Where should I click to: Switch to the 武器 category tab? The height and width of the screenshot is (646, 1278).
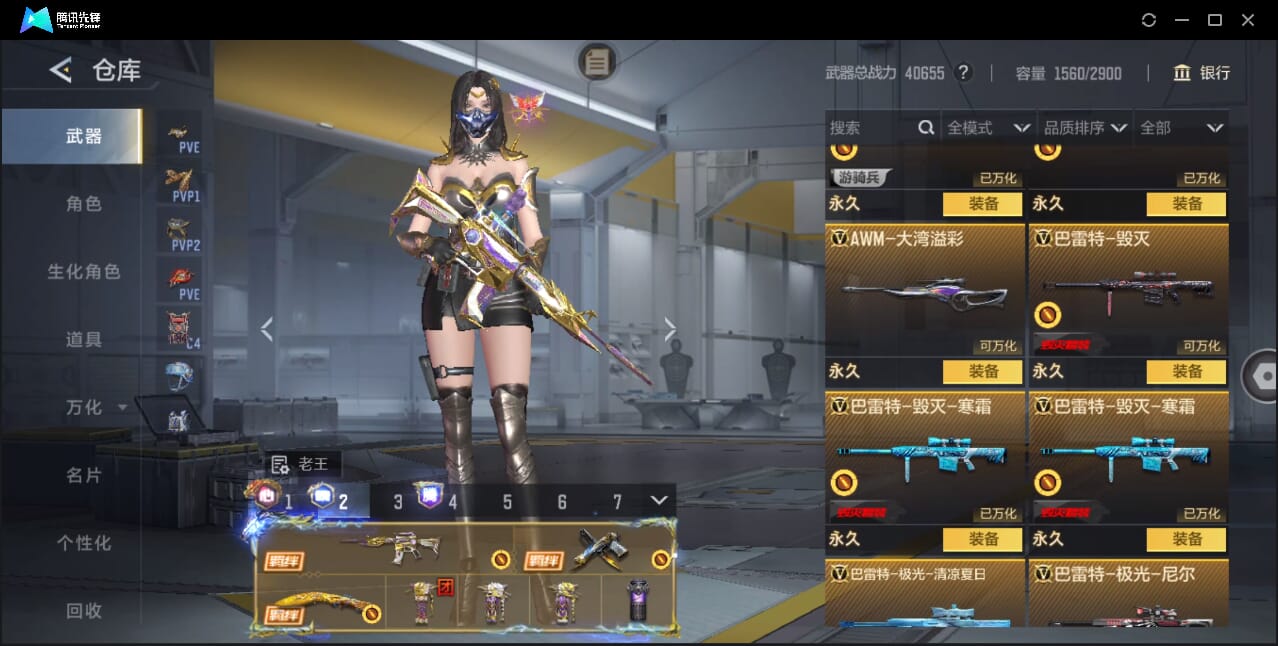pos(84,137)
